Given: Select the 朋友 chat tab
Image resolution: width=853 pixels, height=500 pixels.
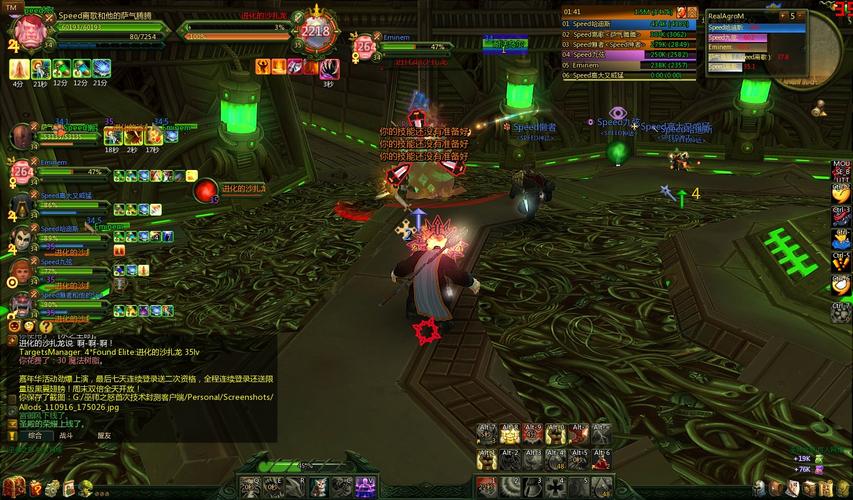Looking at the screenshot, I should click(x=104, y=435).
